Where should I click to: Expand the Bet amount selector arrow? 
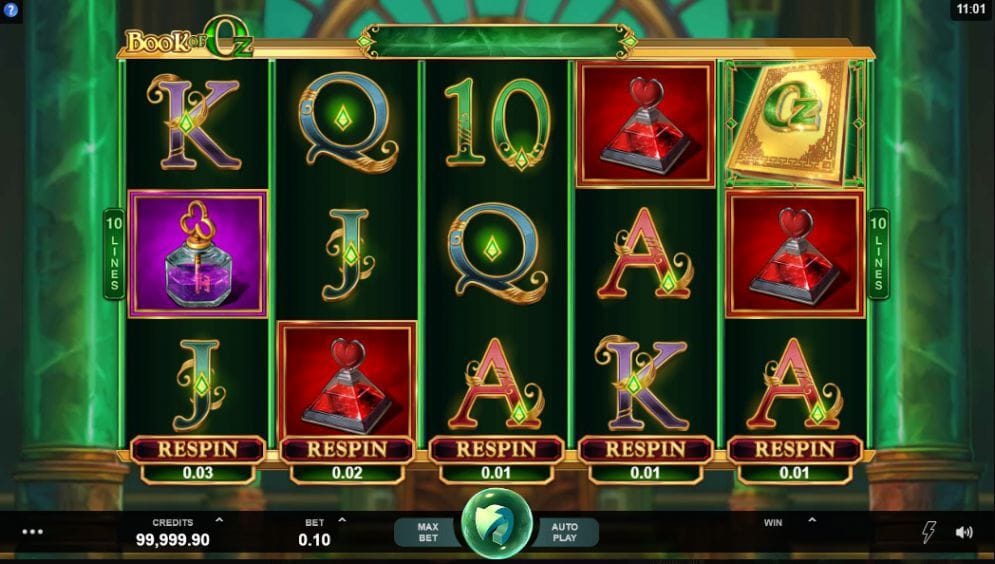coord(342,520)
